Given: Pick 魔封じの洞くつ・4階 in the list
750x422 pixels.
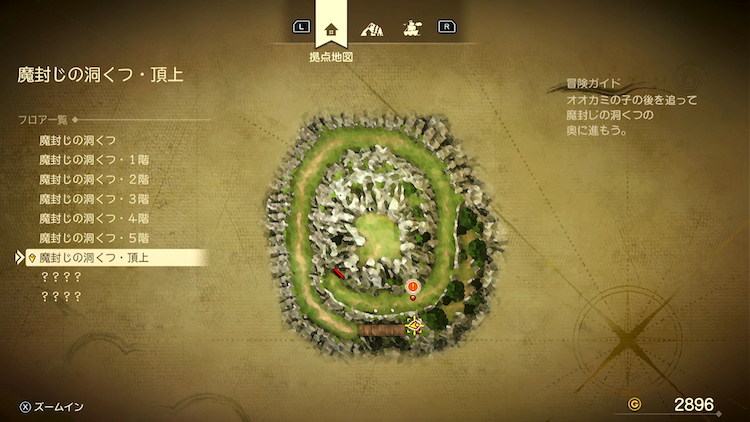Looking at the screenshot, I should (x=92, y=218).
